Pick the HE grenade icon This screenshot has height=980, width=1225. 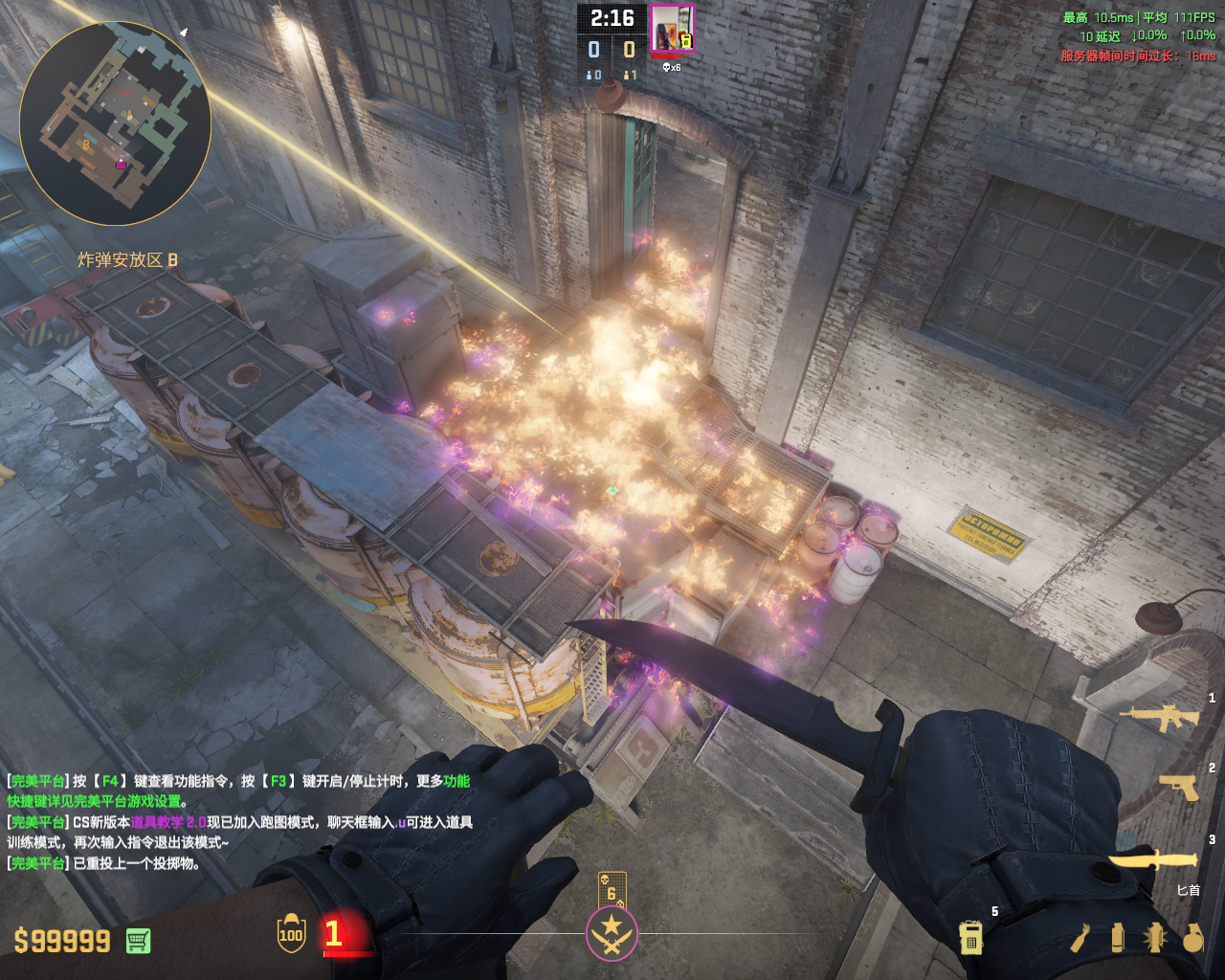pos(1192,937)
